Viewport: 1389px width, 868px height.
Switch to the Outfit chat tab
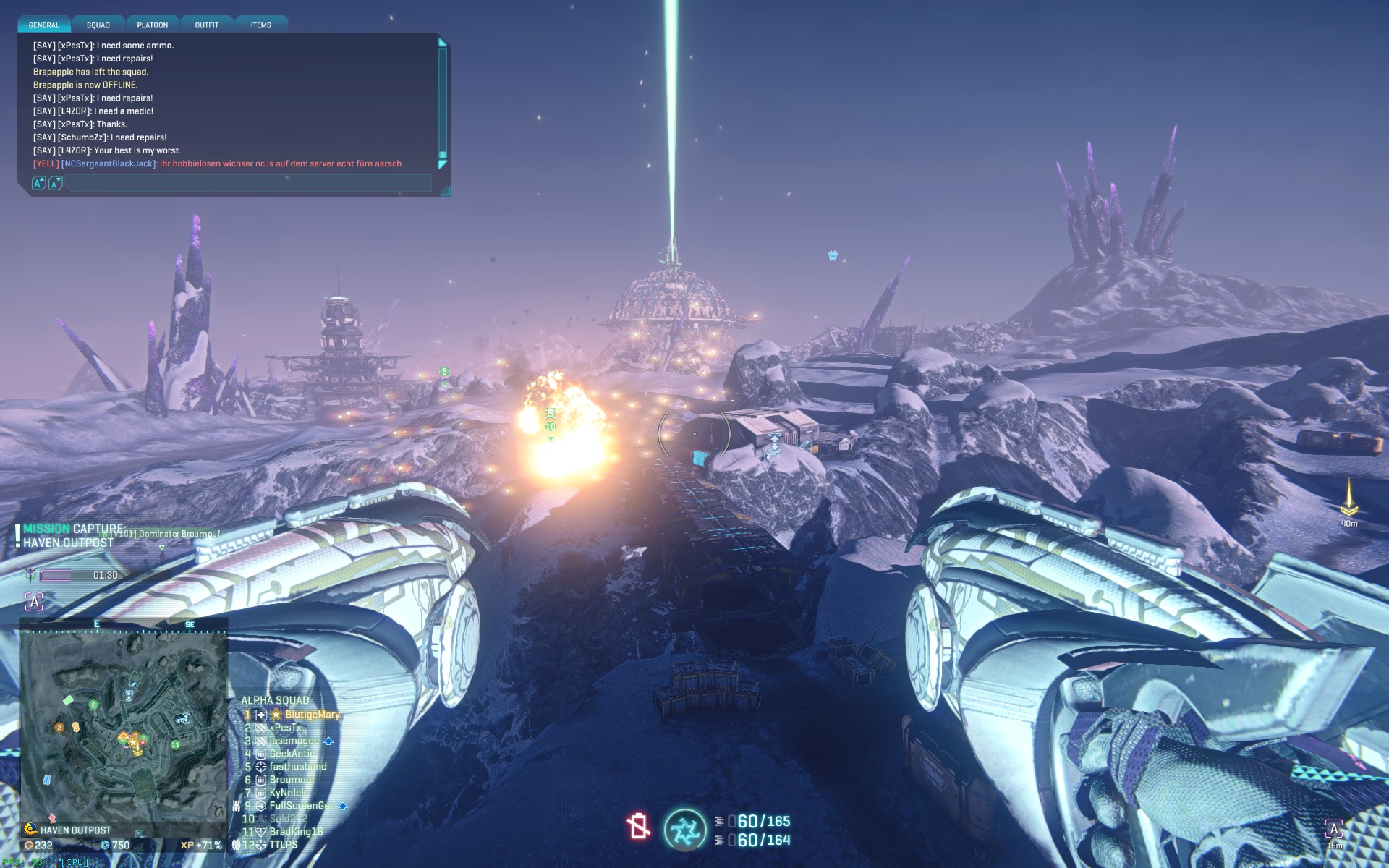(x=207, y=25)
